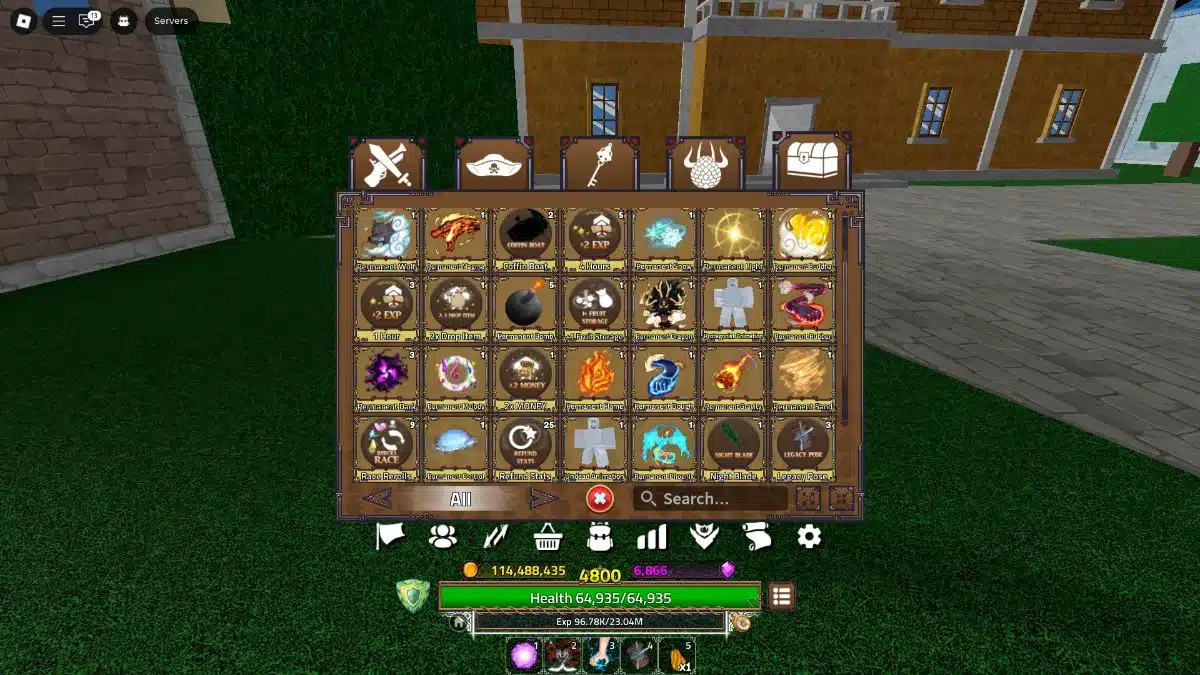This screenshot has width=1200, height=675.
Task: Go to the next filter category arrow
Action: click(x=543, y=499)
